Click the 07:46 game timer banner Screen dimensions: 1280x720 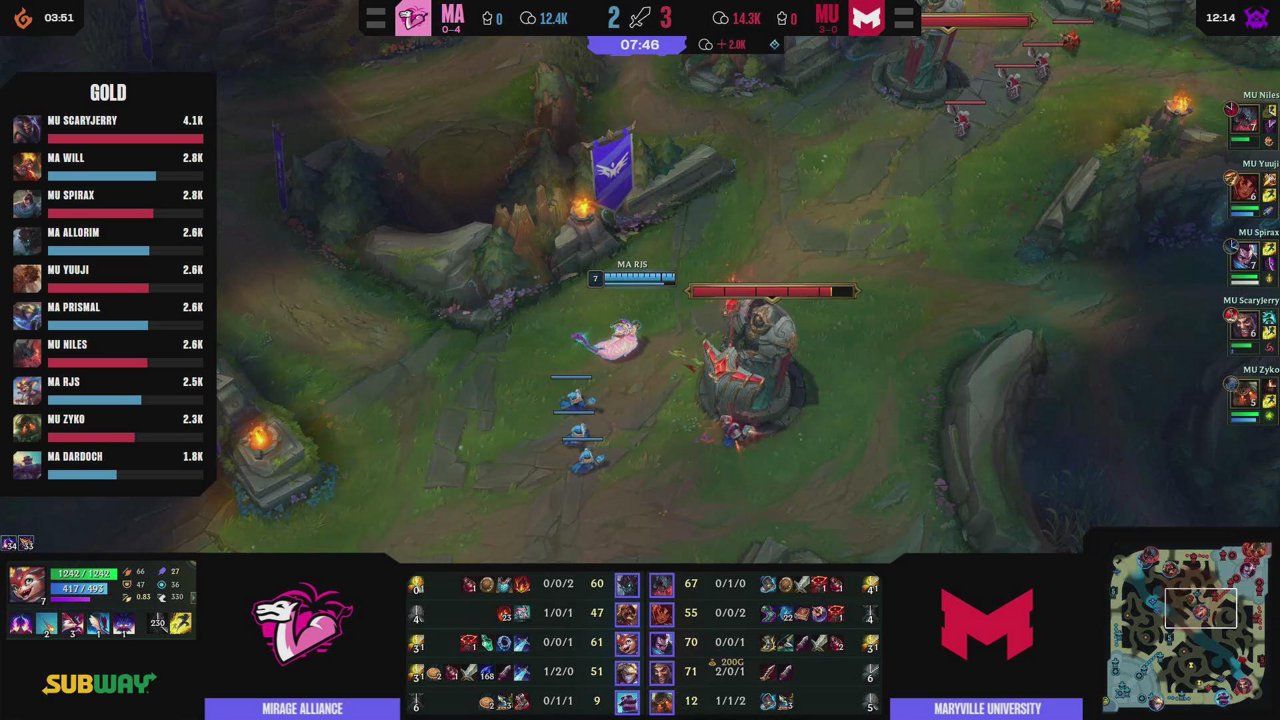click(638, 44)
